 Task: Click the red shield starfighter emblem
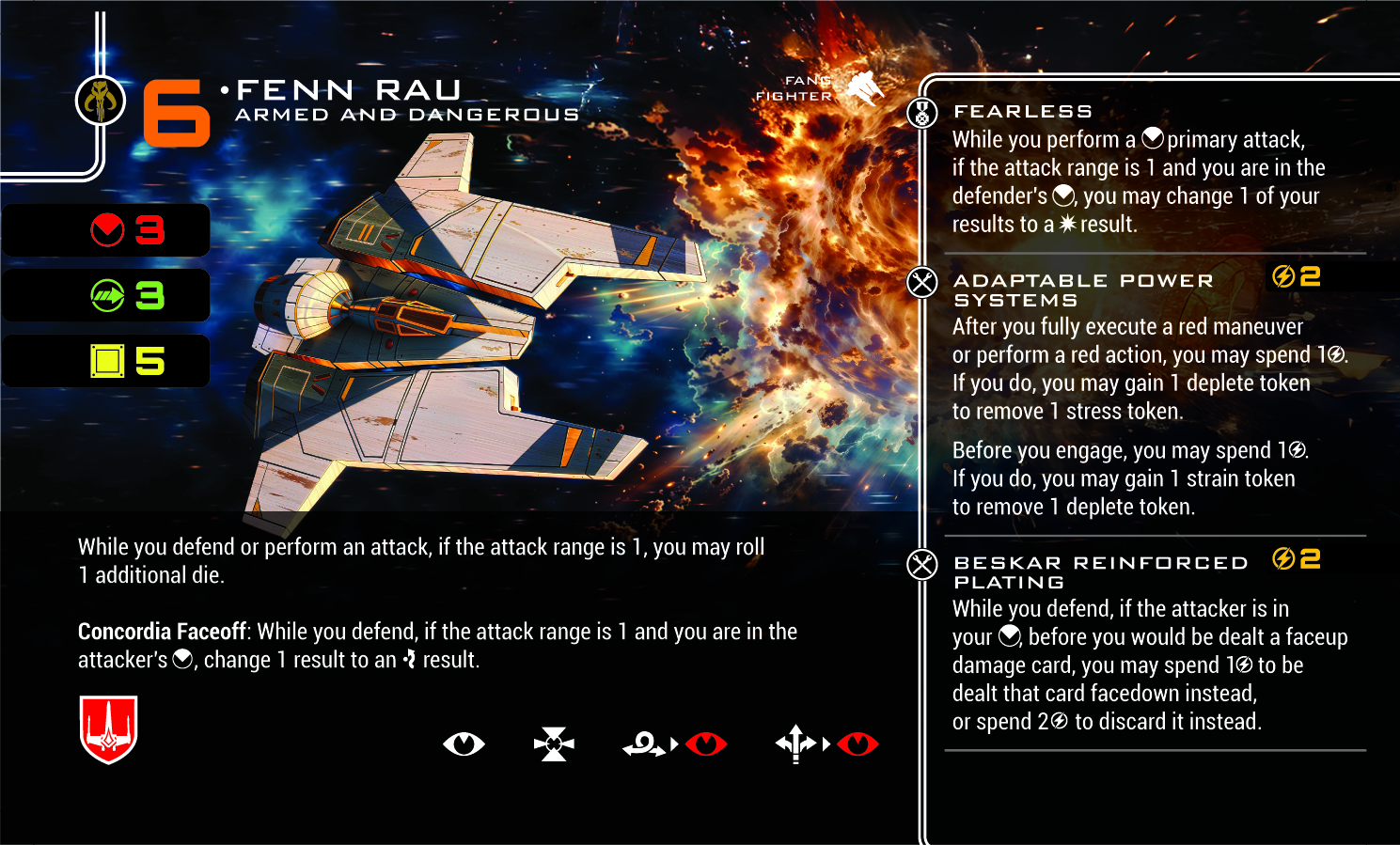(109, 729)
